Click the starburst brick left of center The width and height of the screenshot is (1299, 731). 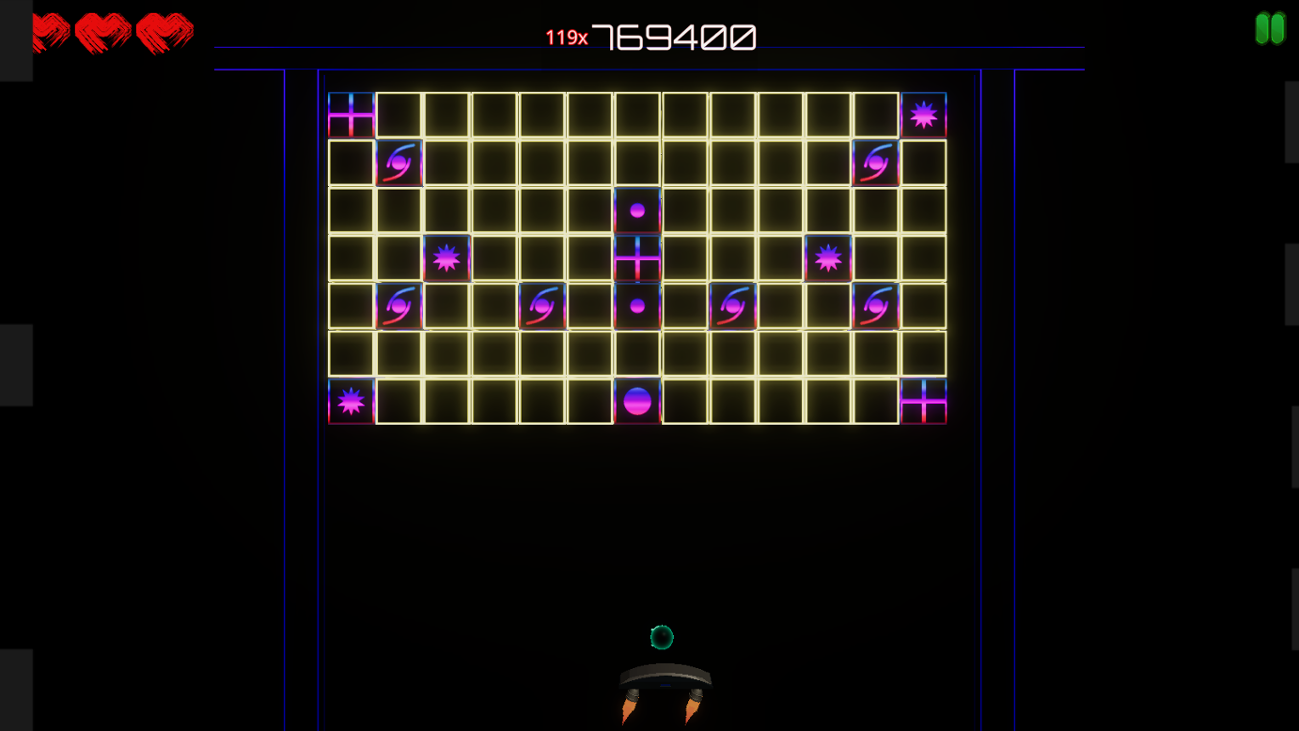tap(447, 257)
